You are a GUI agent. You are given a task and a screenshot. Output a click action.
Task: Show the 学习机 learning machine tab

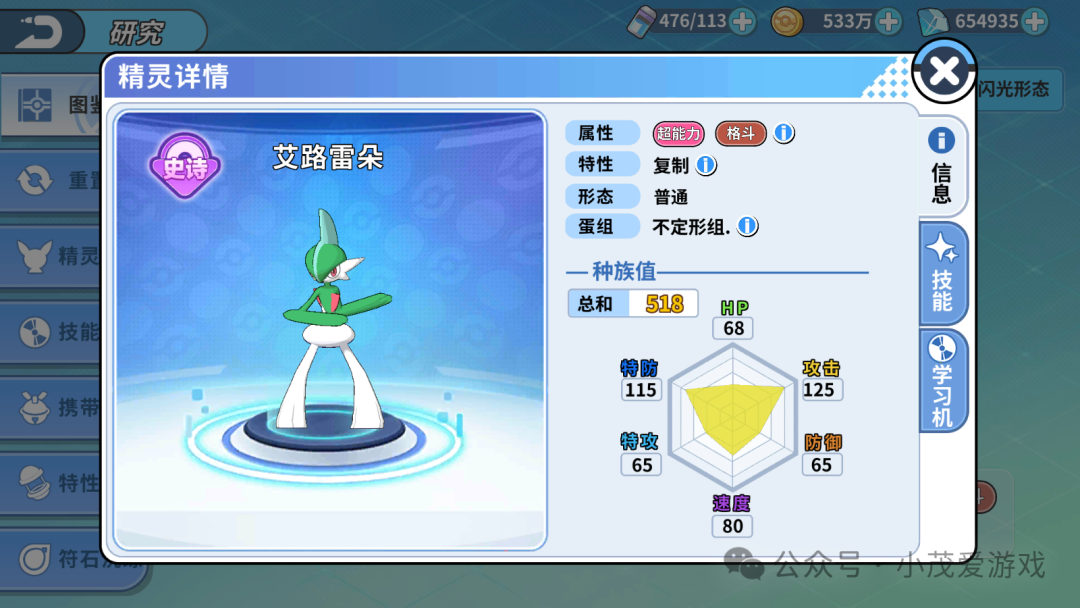pos(942,381)
